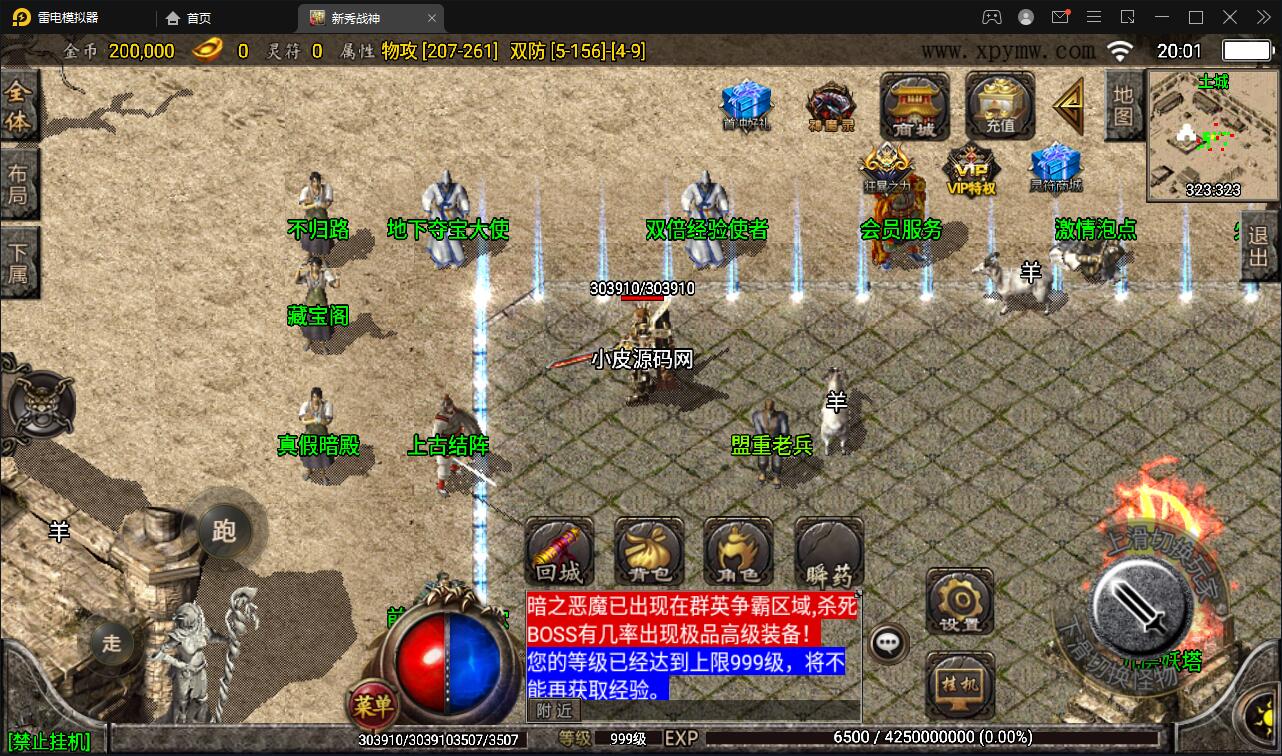1282x756 pixels.
Task: Open the 背包 backpack icon
Action: pyautogui.click(x=648, y=551)
